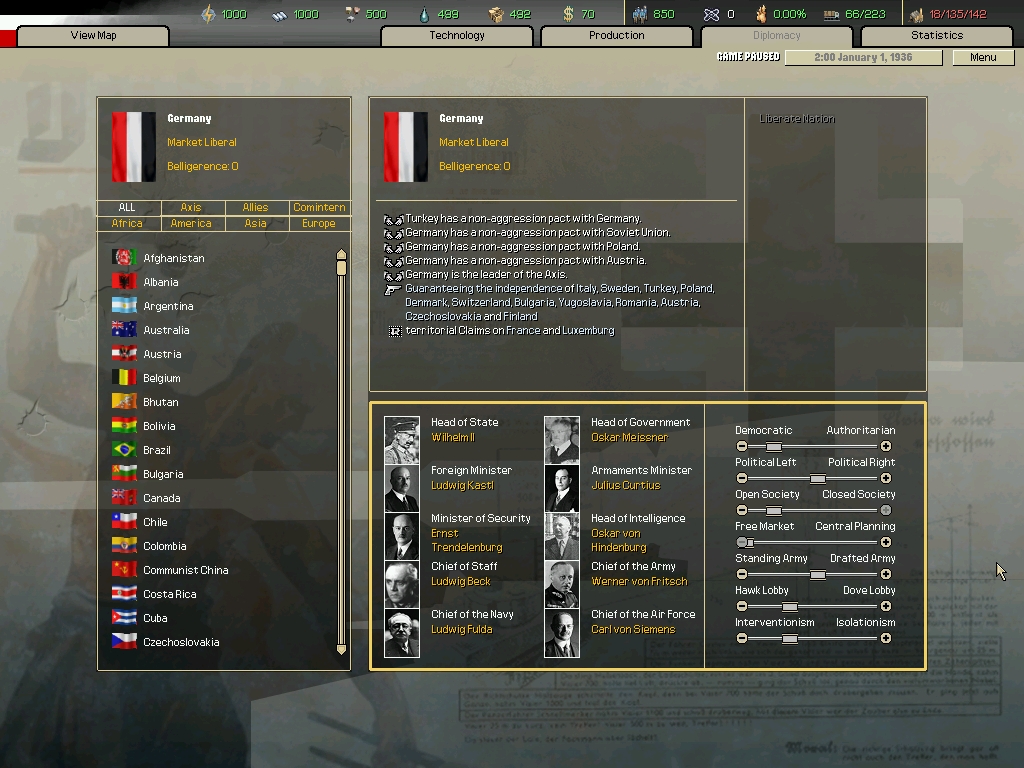This screenshot has width=1024, height=768.
Task: Filter country list by Axis
Action: 191,208
